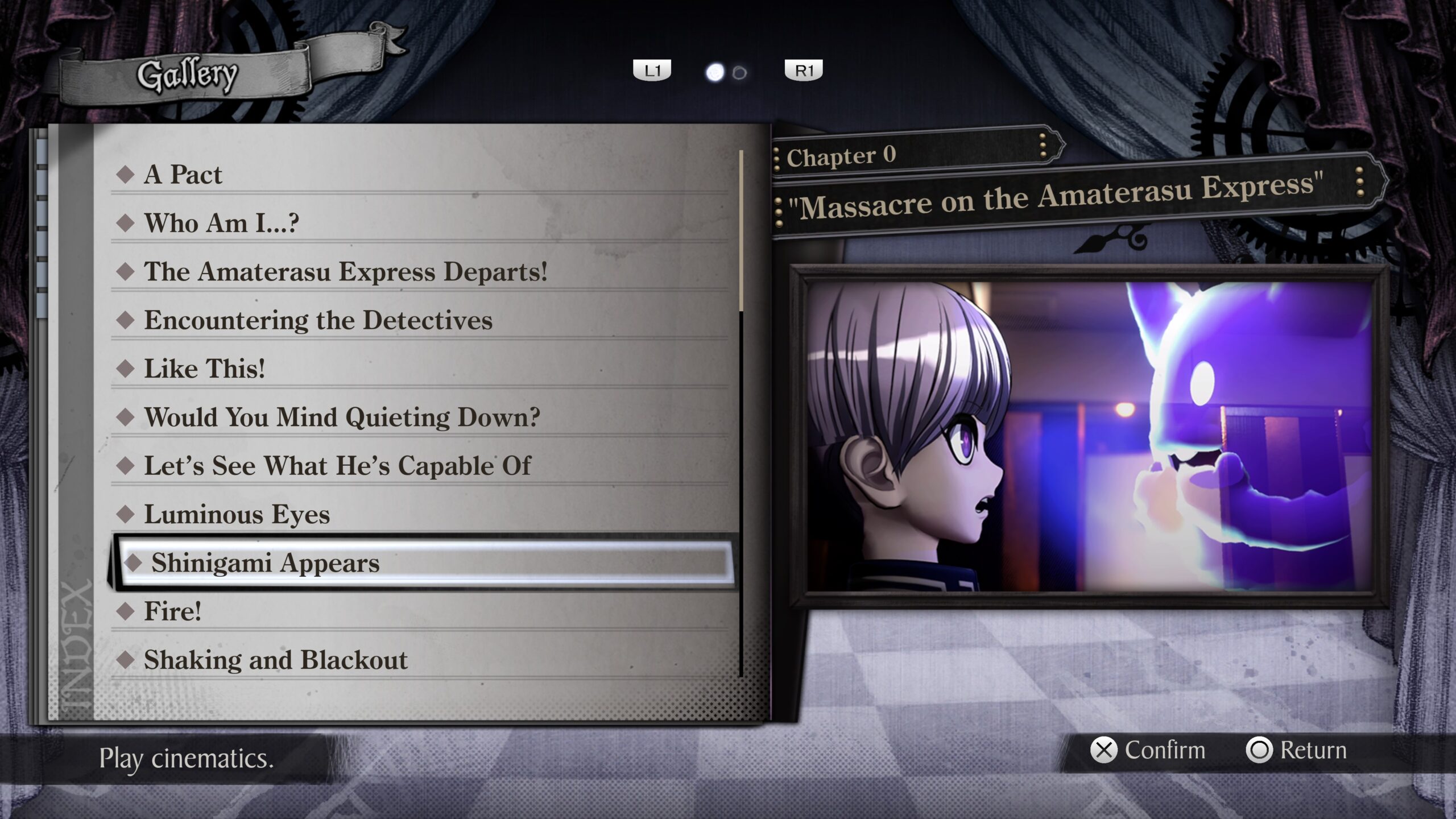
Task: Choose "Shaking and Blackout" from the list
Action: tap(275, 660)
